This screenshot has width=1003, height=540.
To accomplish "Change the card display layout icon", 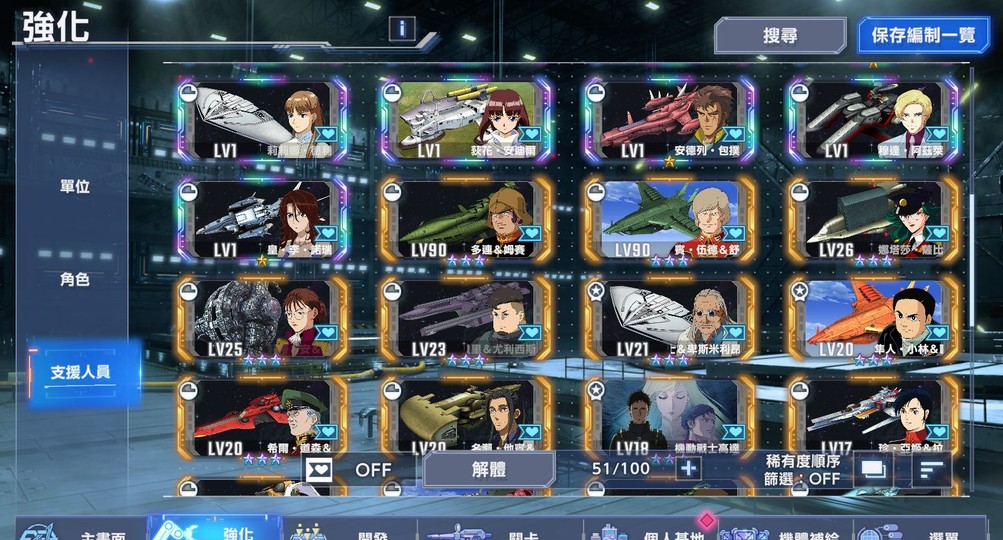I will 873,468.
